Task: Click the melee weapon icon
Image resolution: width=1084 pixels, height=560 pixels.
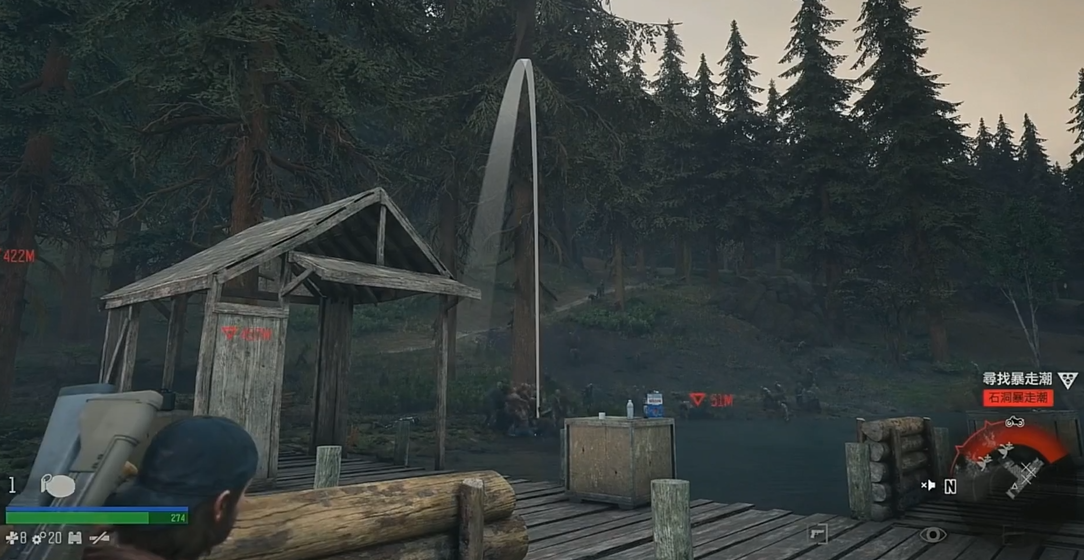Action: pos(99,538)
